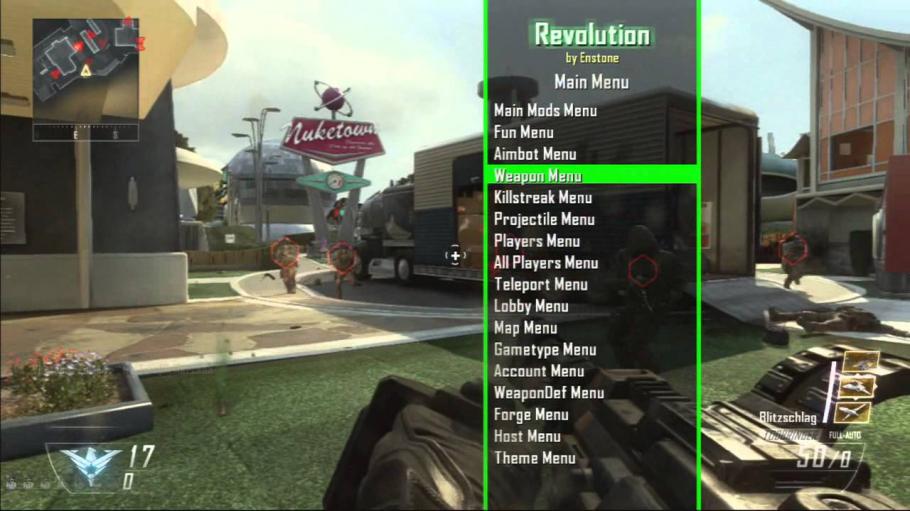
Task: Choose the highlighted Weapon Menu entry
Action: [537, 176]
